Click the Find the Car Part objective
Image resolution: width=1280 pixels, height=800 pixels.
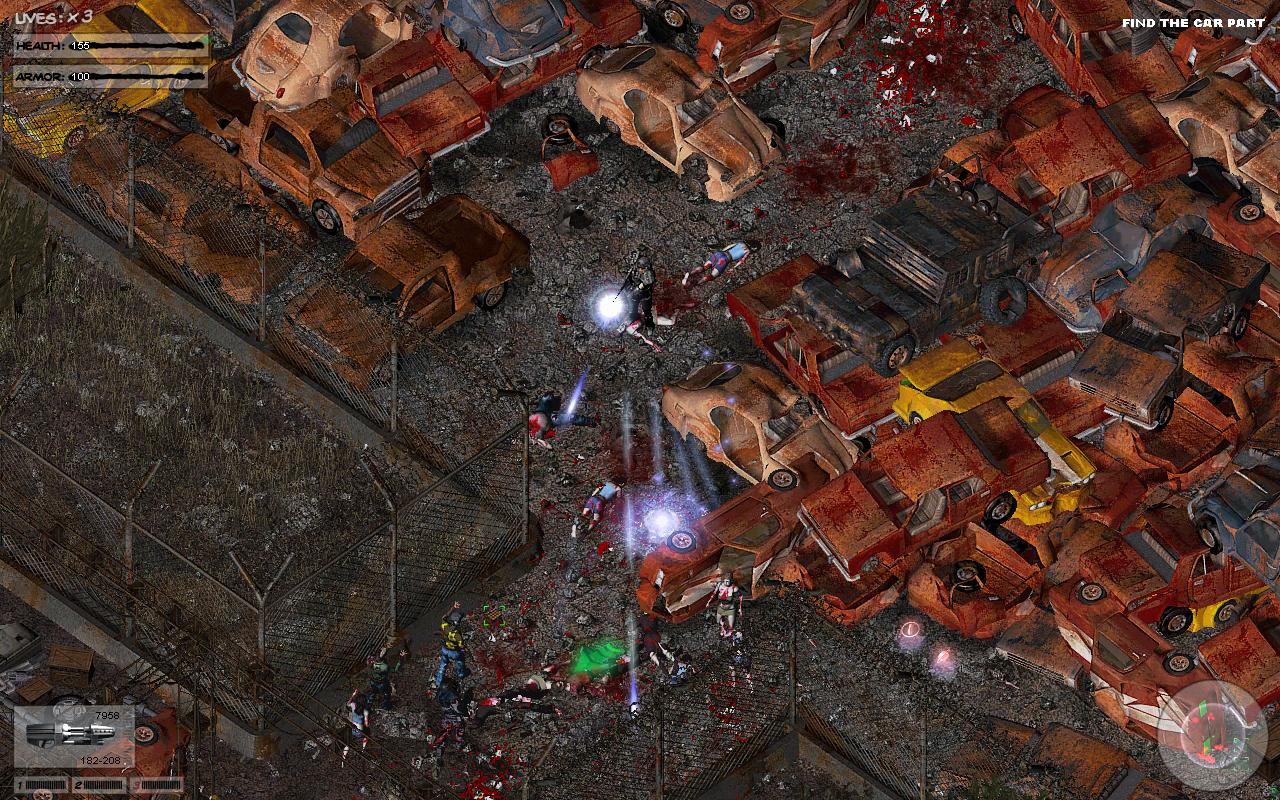(x=1192, y=22)
